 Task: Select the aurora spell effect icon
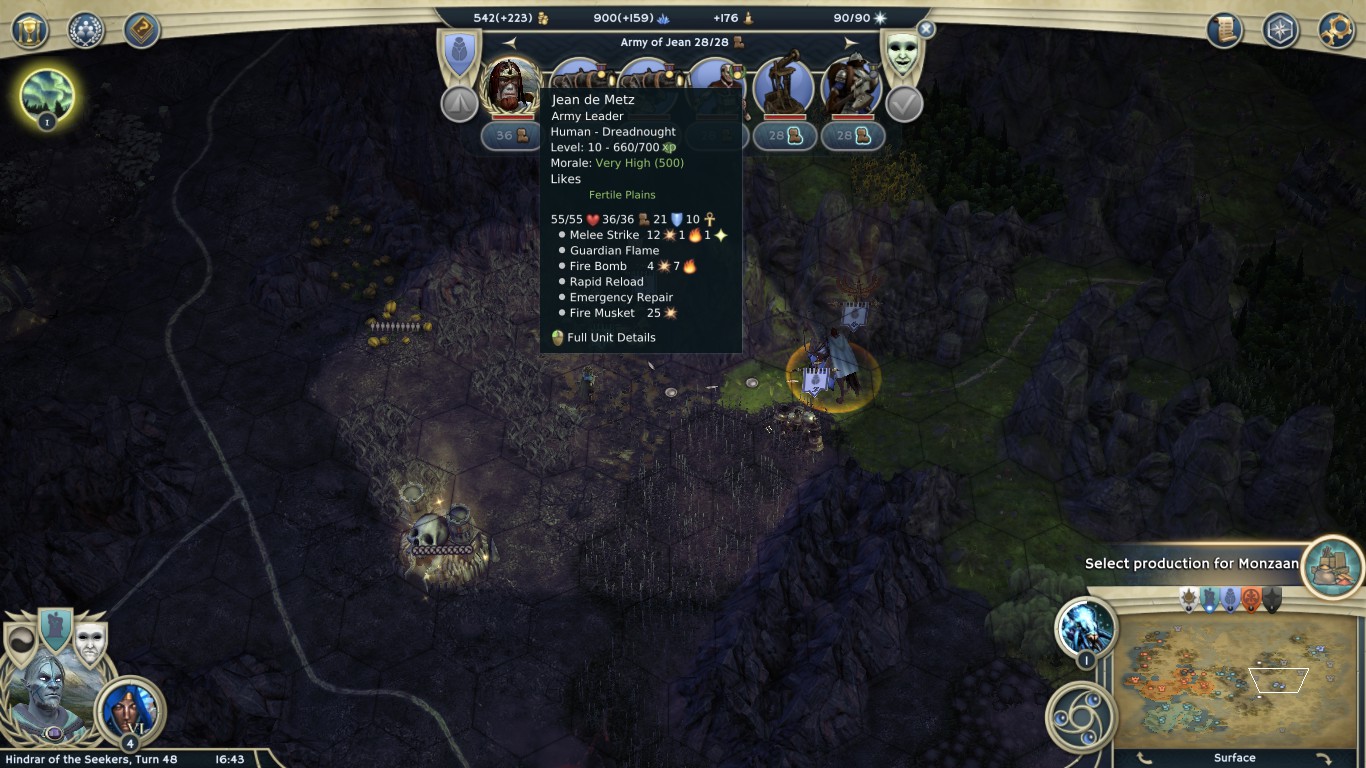(x=46, y=96)
